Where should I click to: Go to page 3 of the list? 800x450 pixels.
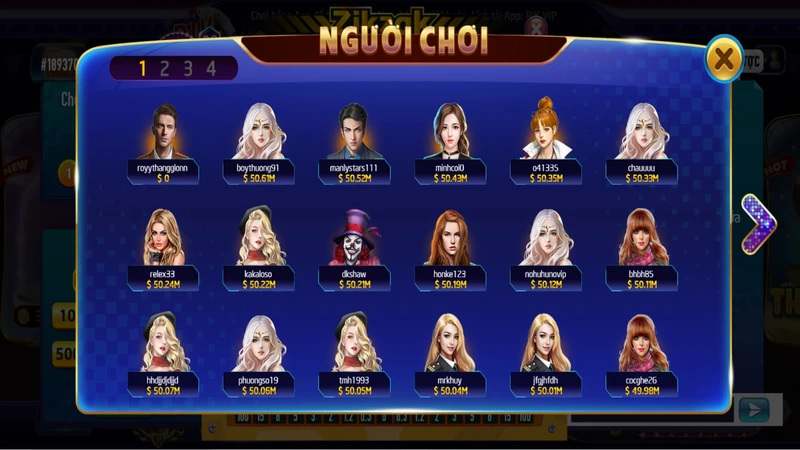coord(188,68)
